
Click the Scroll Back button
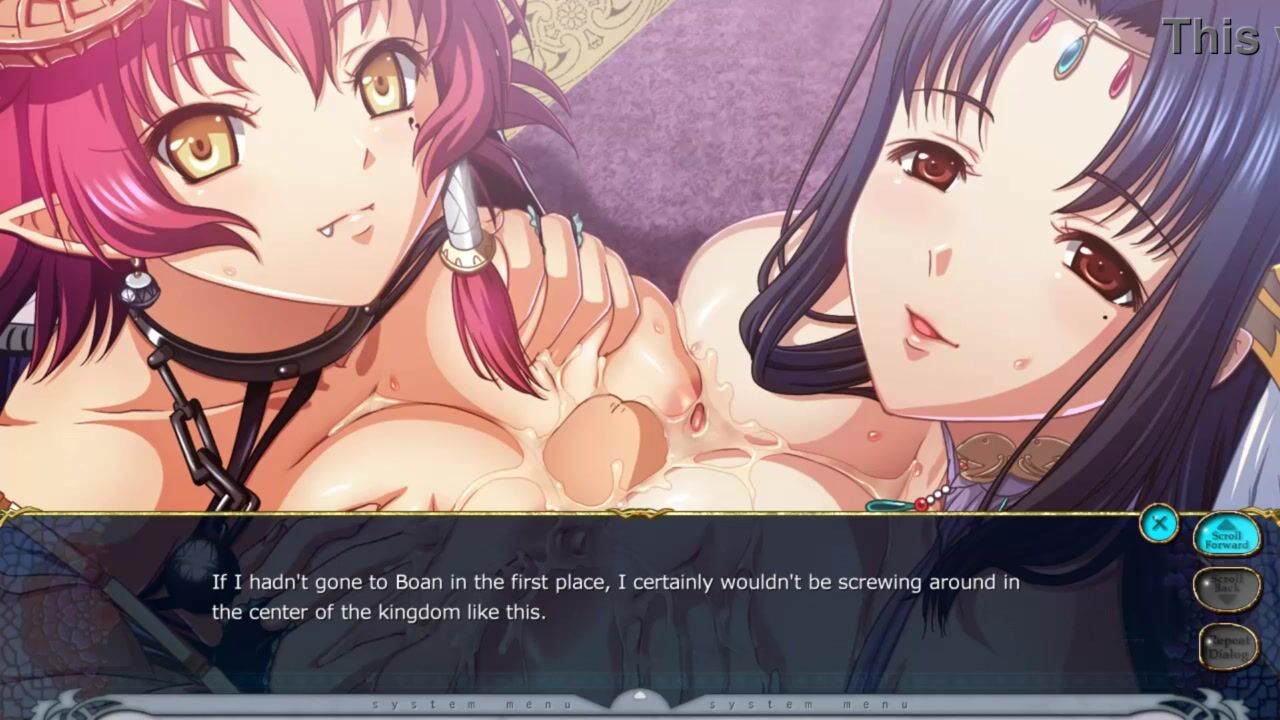click(1227, 589)
